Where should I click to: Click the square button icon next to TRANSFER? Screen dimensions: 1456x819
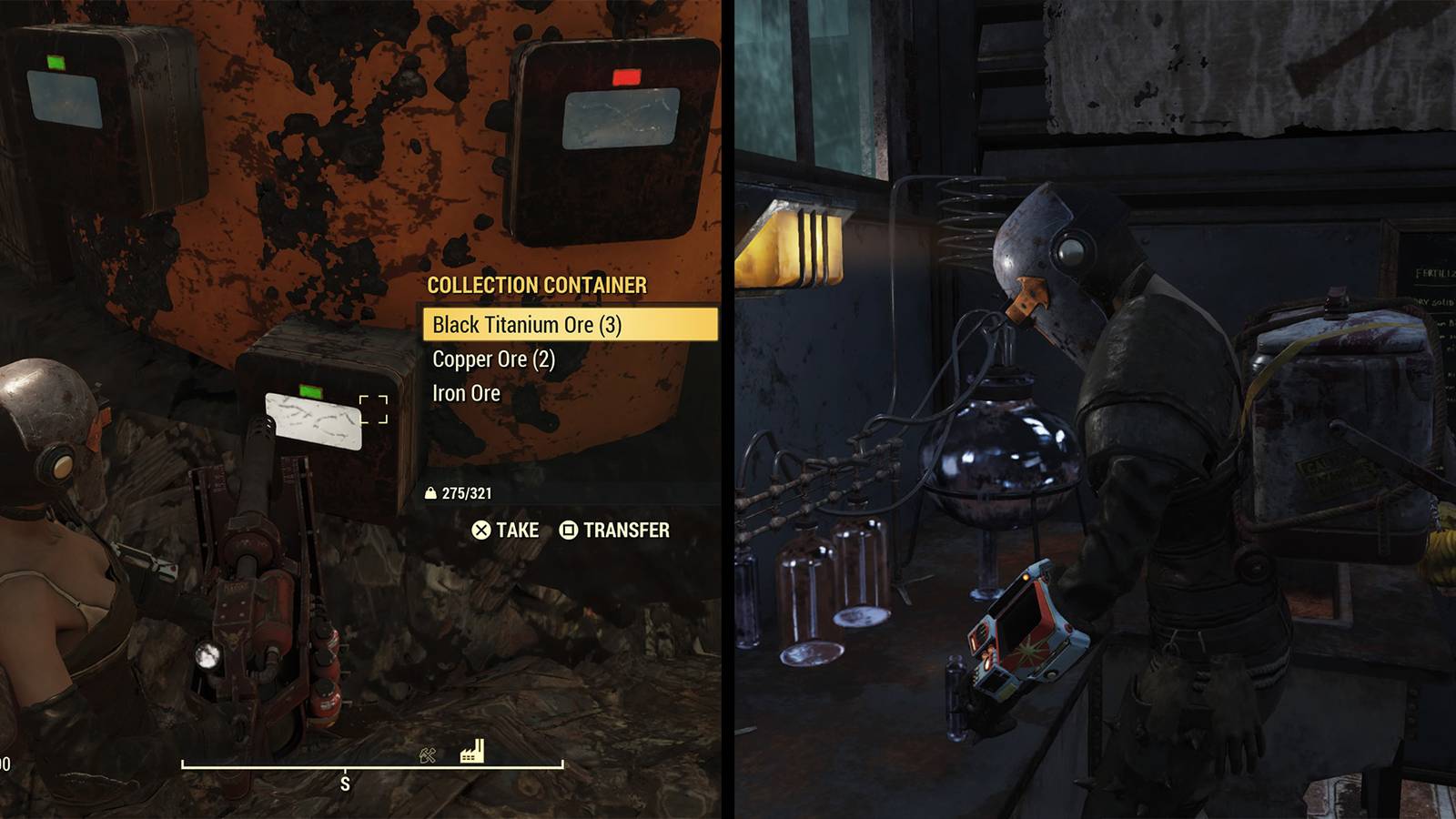coord(568,530)
